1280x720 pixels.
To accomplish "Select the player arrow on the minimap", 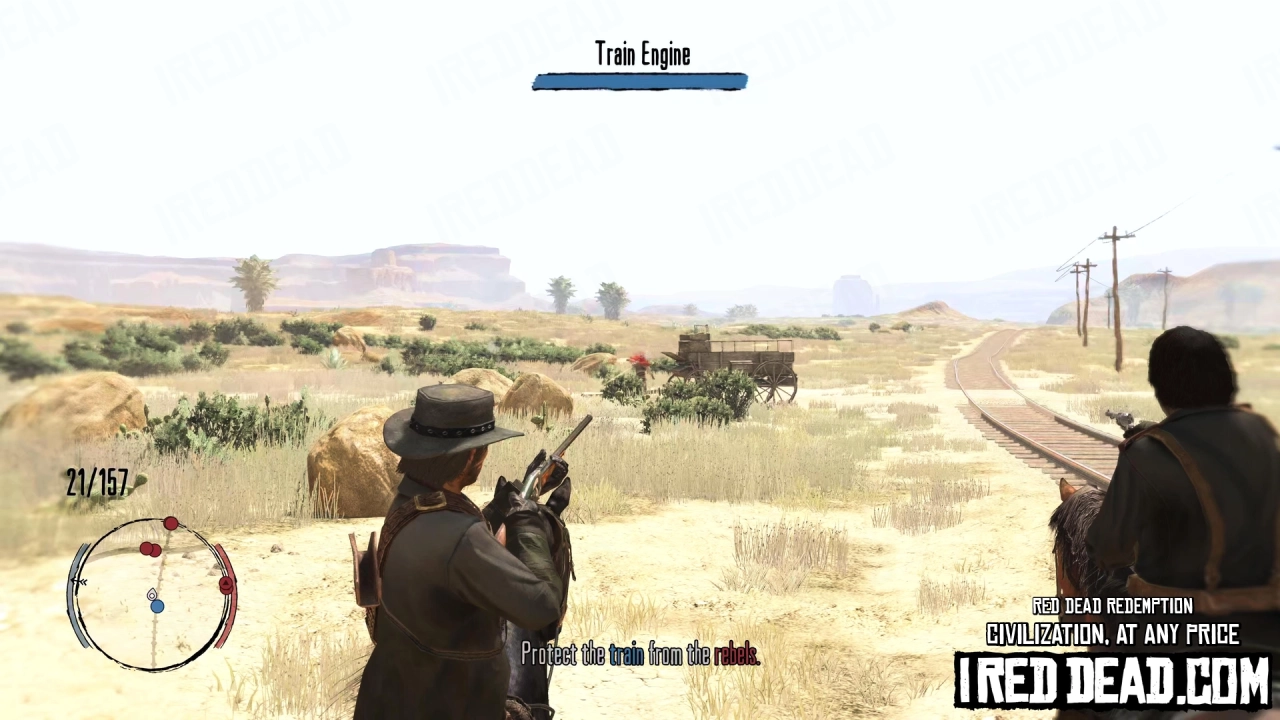I will (x=152, y=595).
